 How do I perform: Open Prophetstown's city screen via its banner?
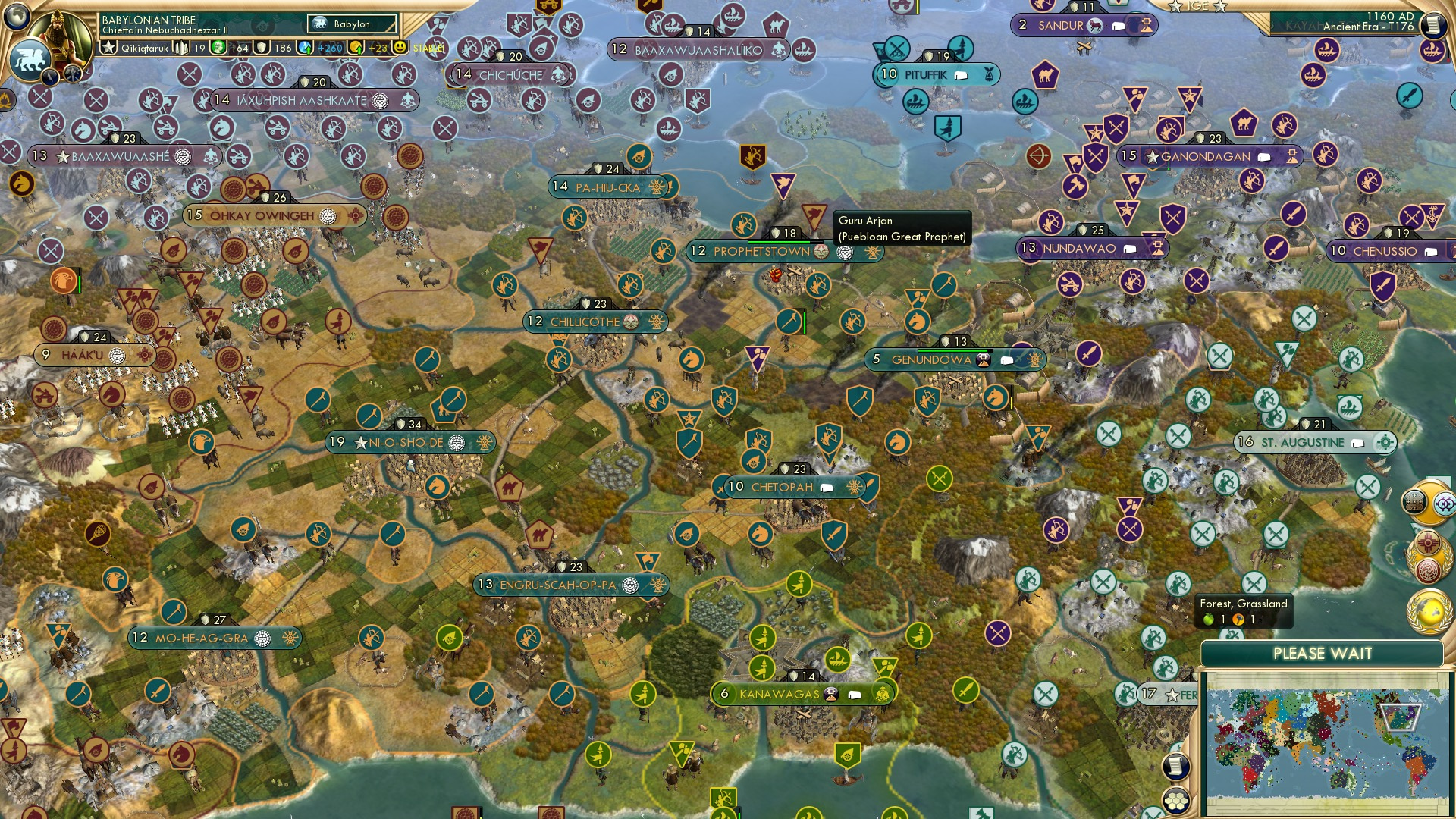(761, 251)
